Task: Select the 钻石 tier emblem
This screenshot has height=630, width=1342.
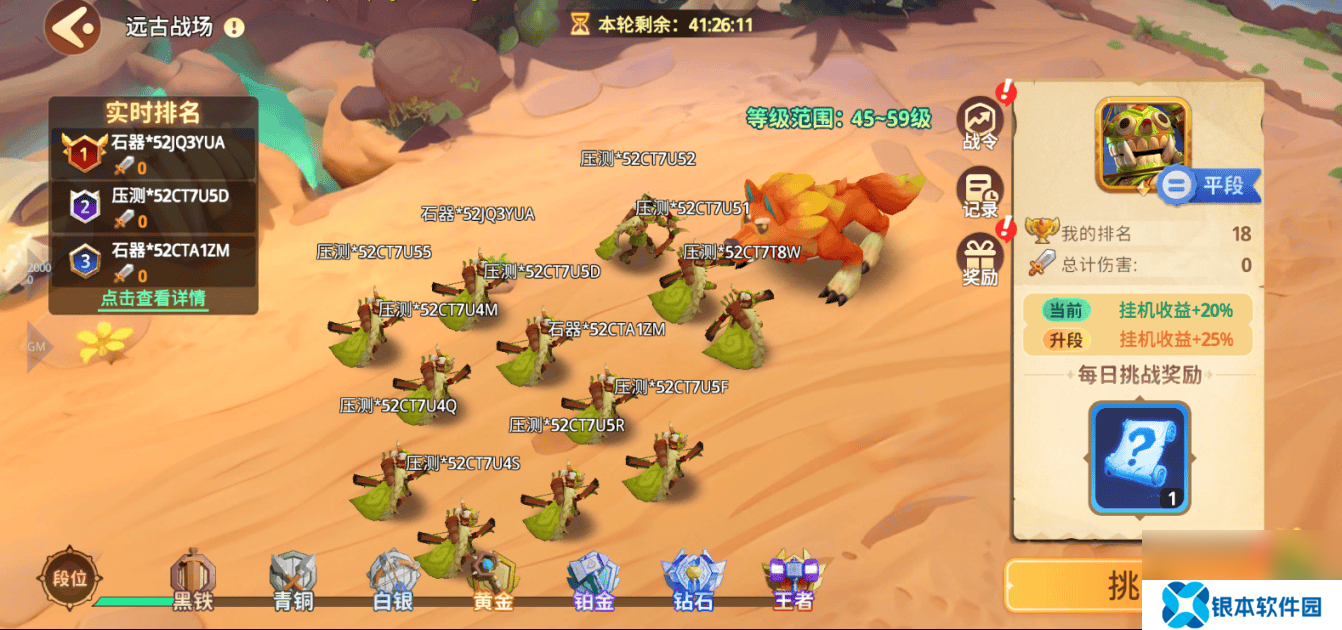Action: (693, 578)
